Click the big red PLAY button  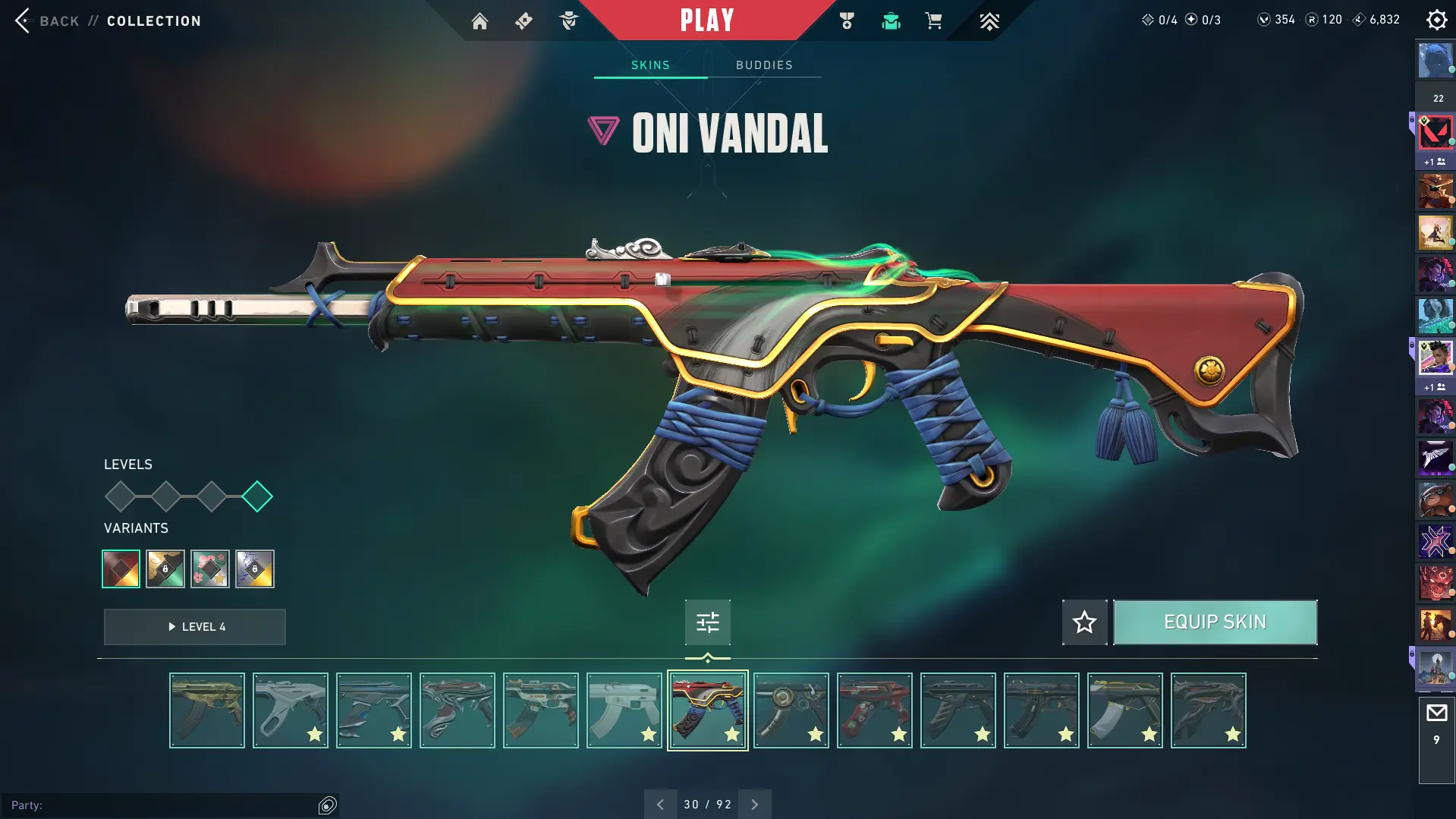(706, 20)
